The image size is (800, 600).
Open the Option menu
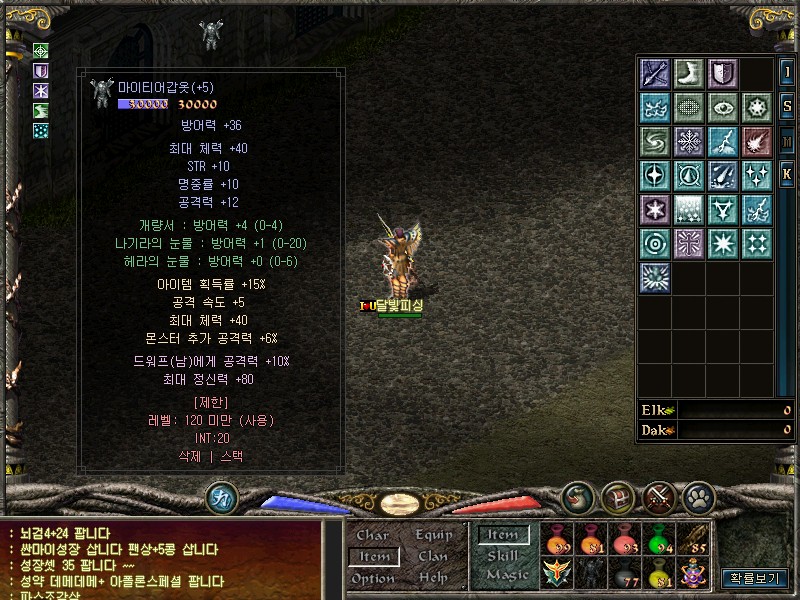click(372, 578)
